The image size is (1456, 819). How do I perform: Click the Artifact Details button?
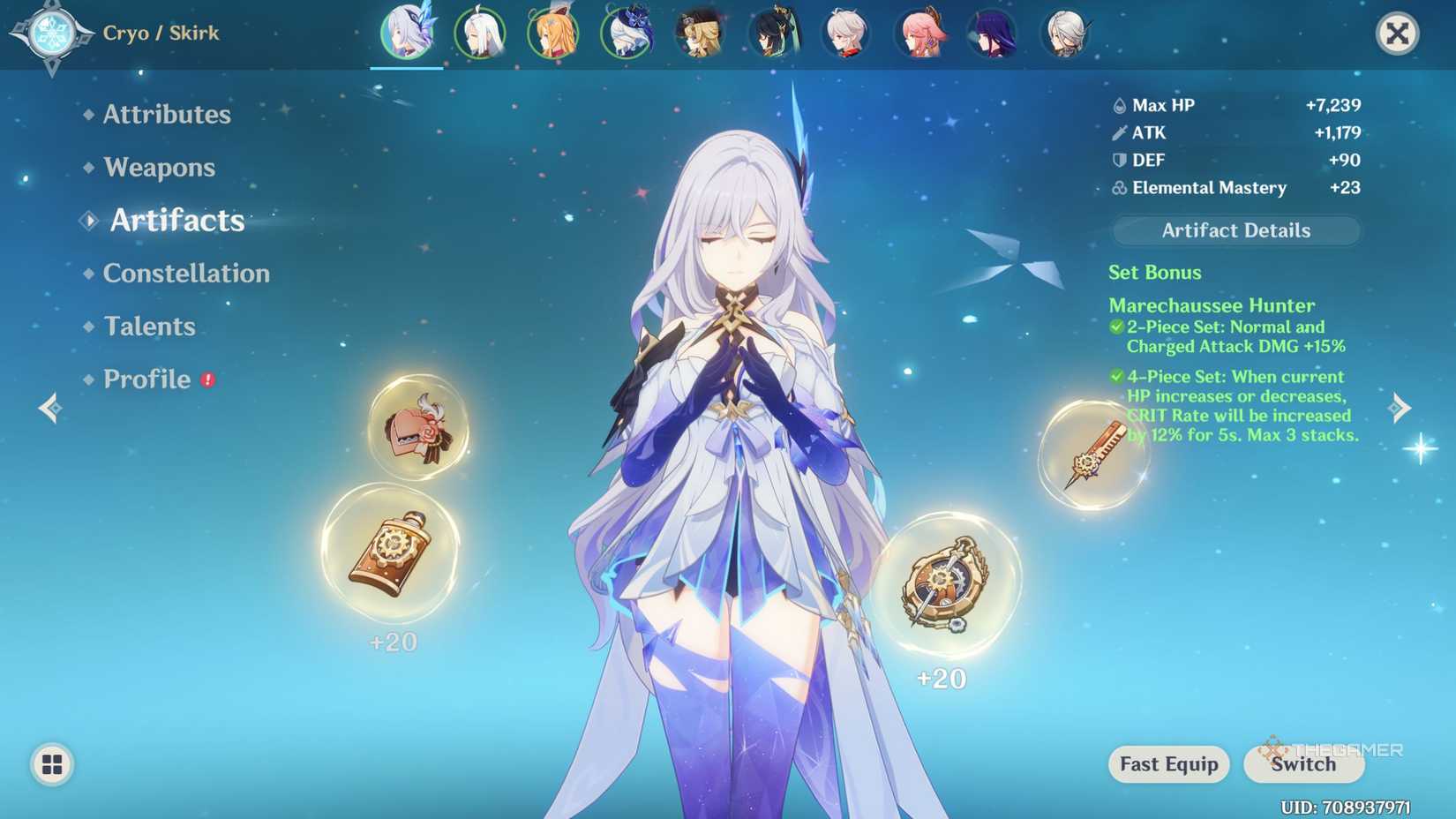click(x=1235, y=230)
